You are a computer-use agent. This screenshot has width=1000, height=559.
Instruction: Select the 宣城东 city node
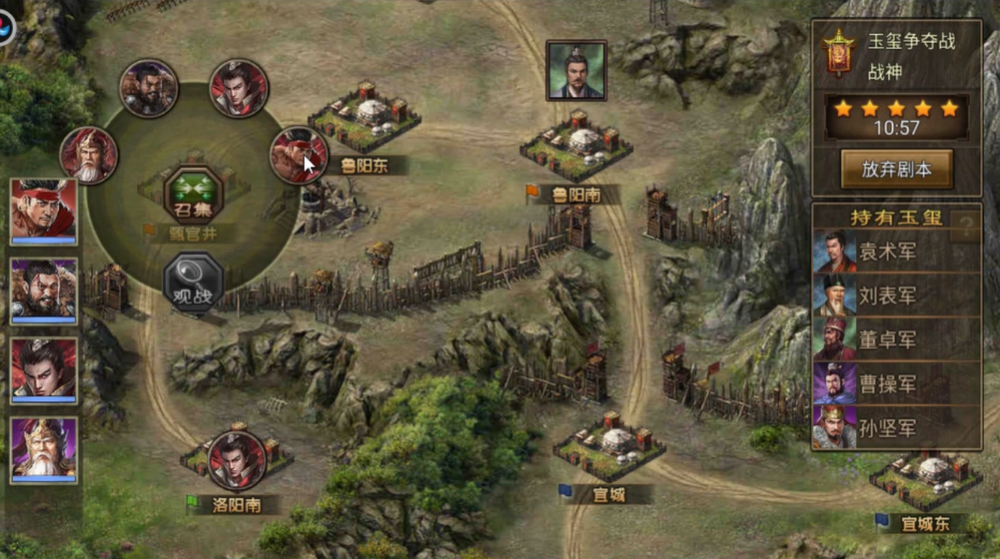924,479
